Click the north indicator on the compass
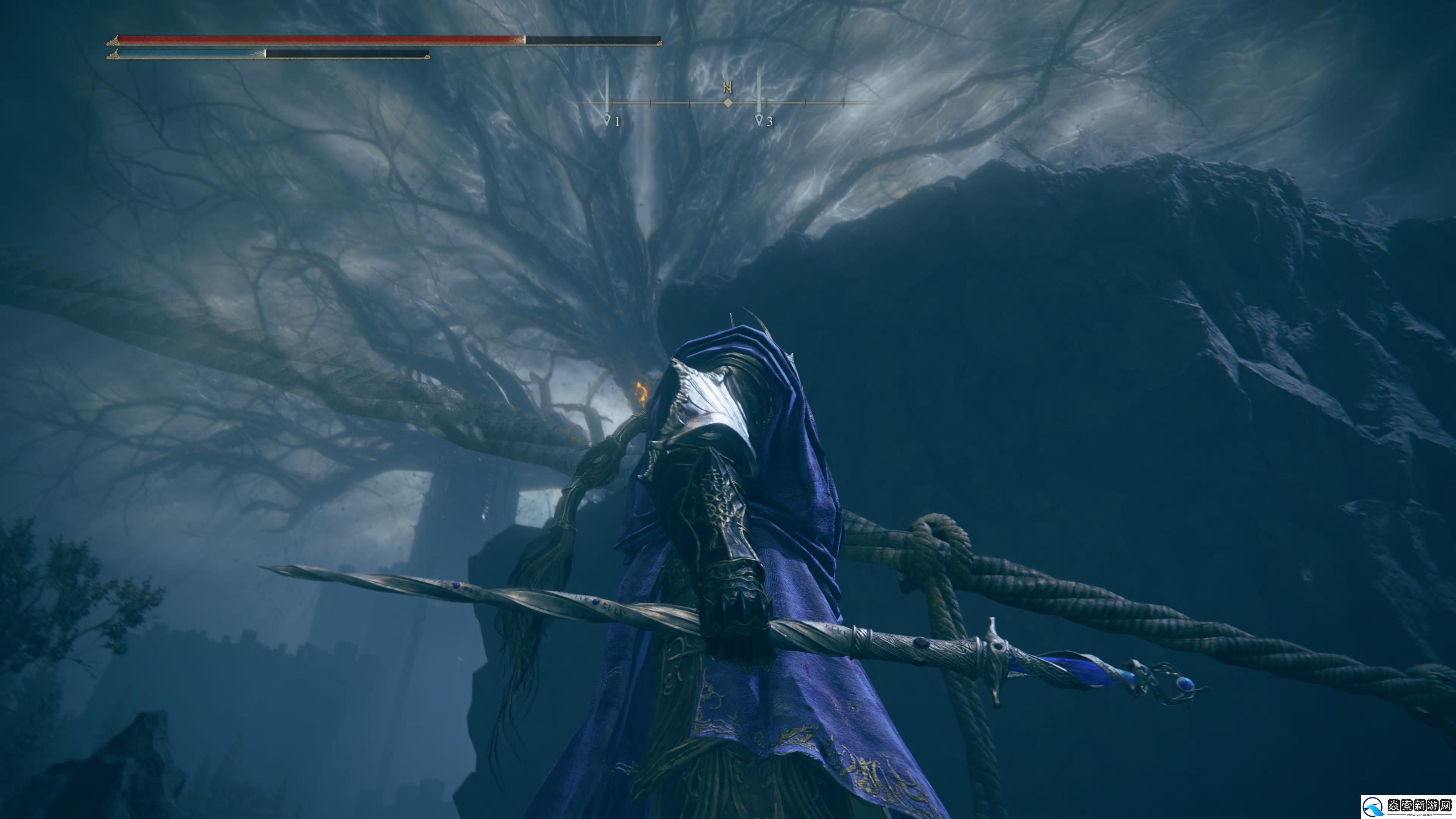 (x=728, y=88)
